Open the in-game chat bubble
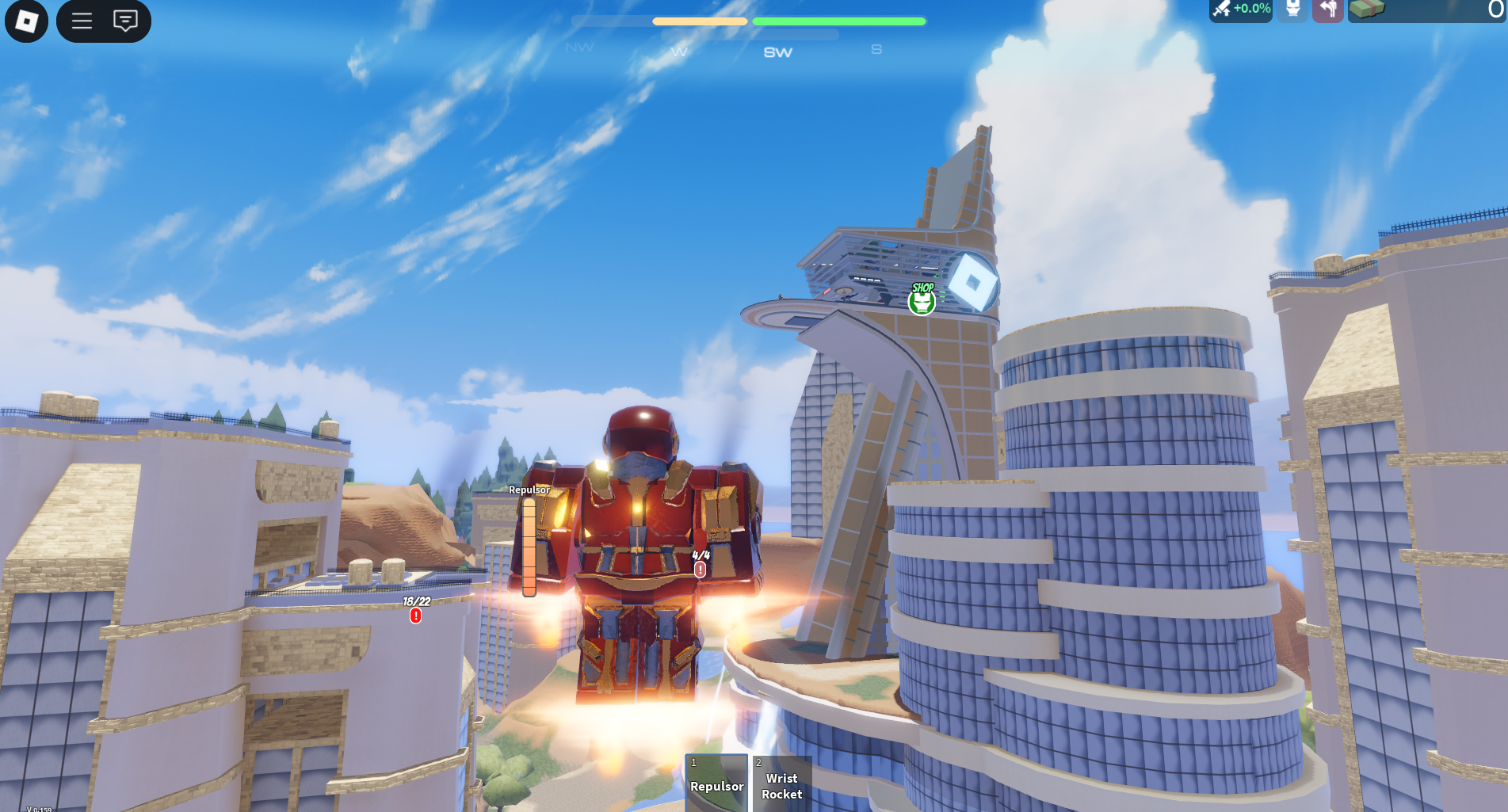1508x812 pixels. 125,21
